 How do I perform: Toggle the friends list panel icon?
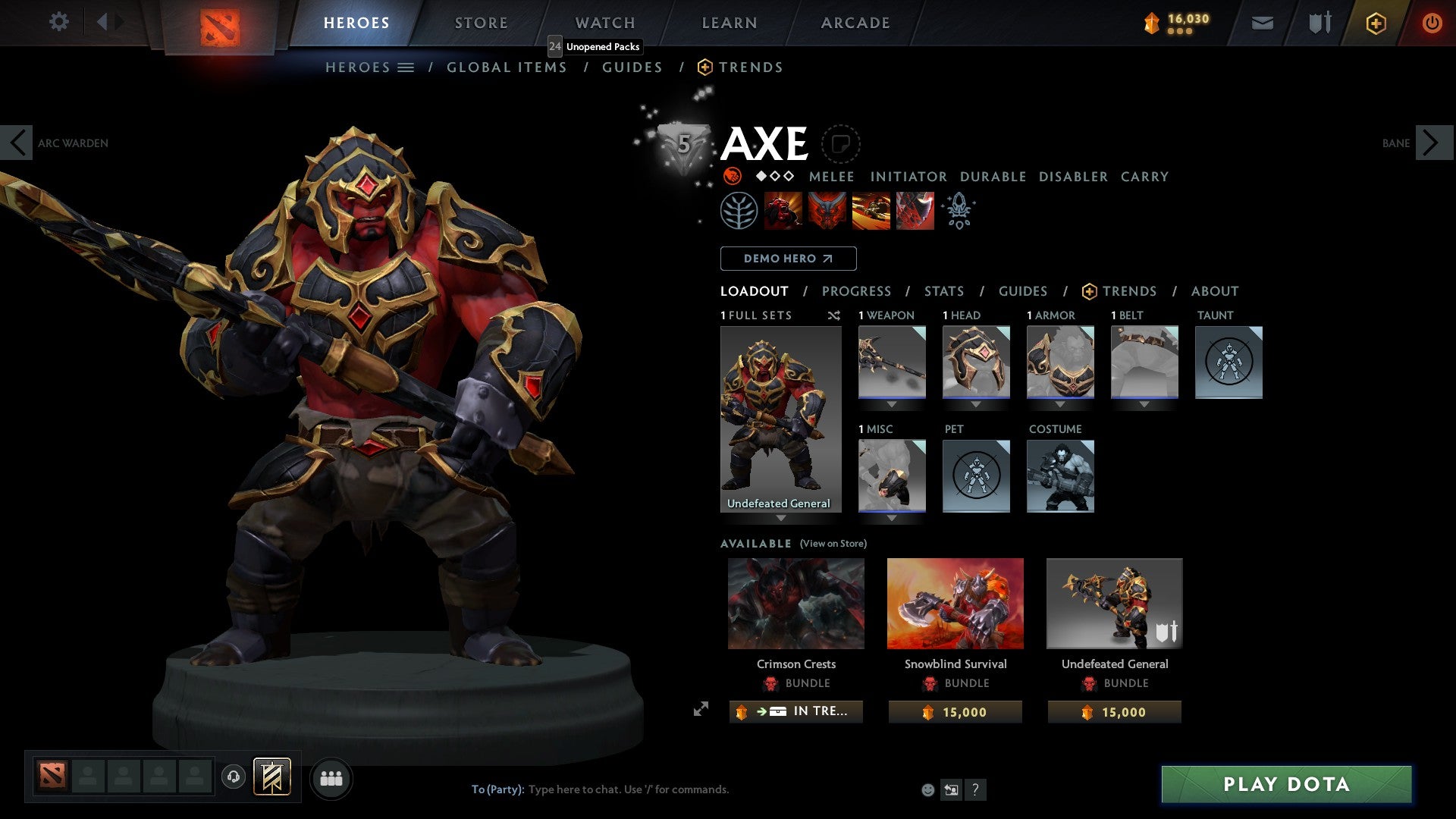tap(331, 777)
